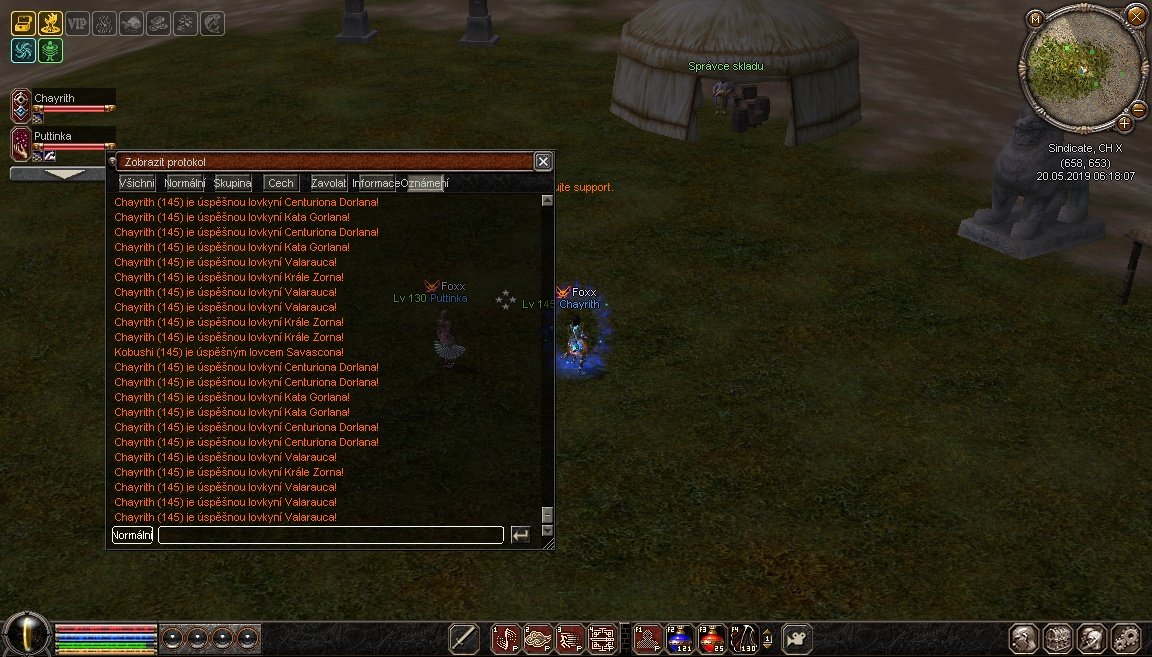Select the Skupina chat filter tab

(232, 183)
